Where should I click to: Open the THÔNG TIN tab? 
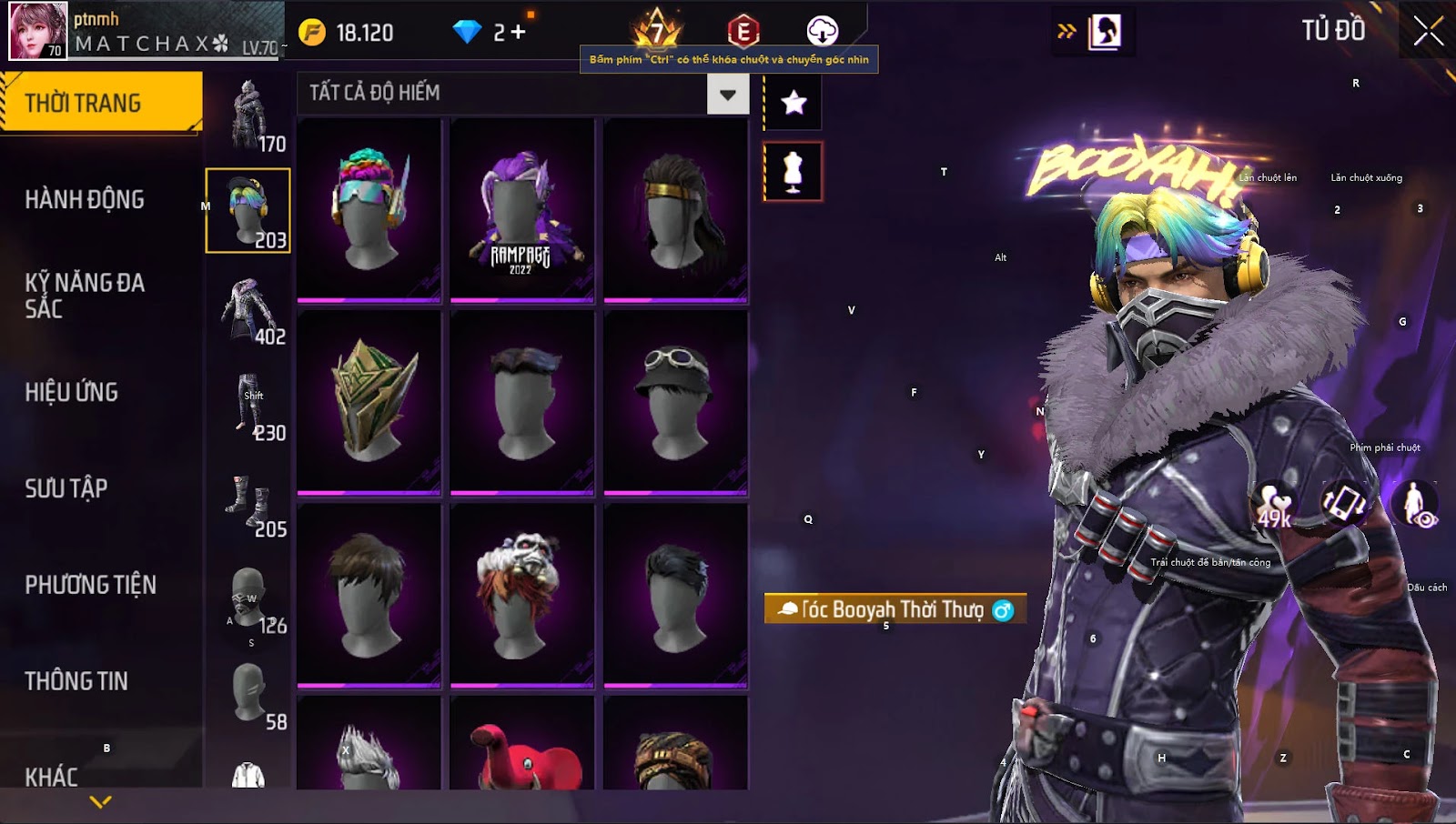[x=76, y=681]
